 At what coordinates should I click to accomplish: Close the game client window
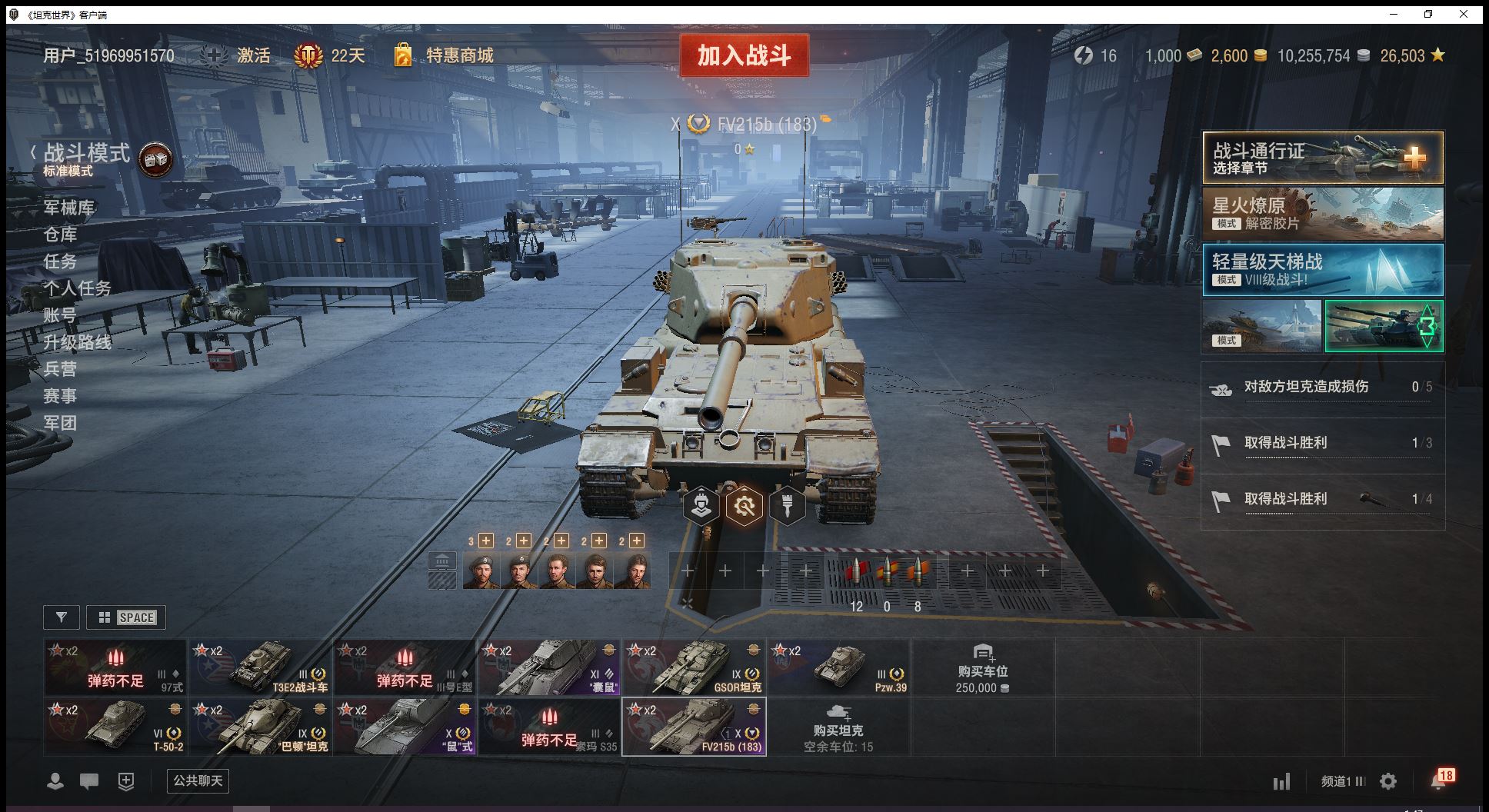pyautogui.click(x=1464, y=14)
